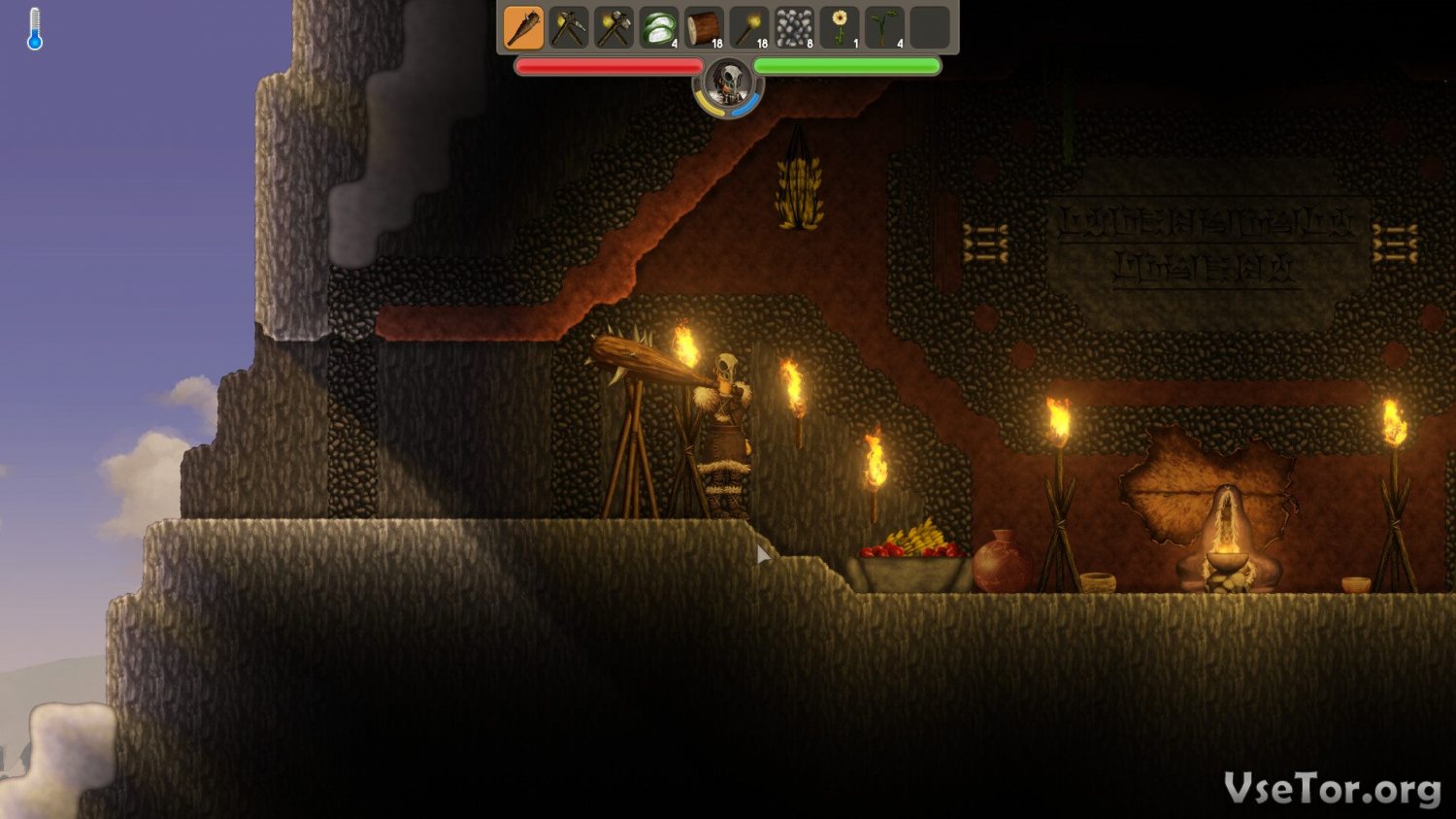
Task: Choose the grey stone pebbles slot
Action: pos(794,27)
